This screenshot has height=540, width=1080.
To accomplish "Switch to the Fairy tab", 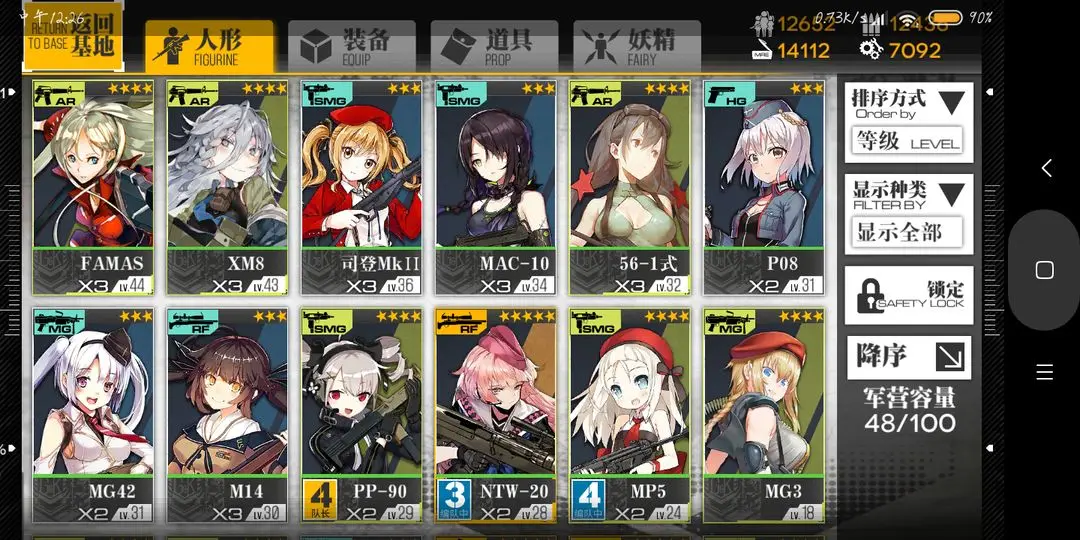I will click(x=636, y=47).
